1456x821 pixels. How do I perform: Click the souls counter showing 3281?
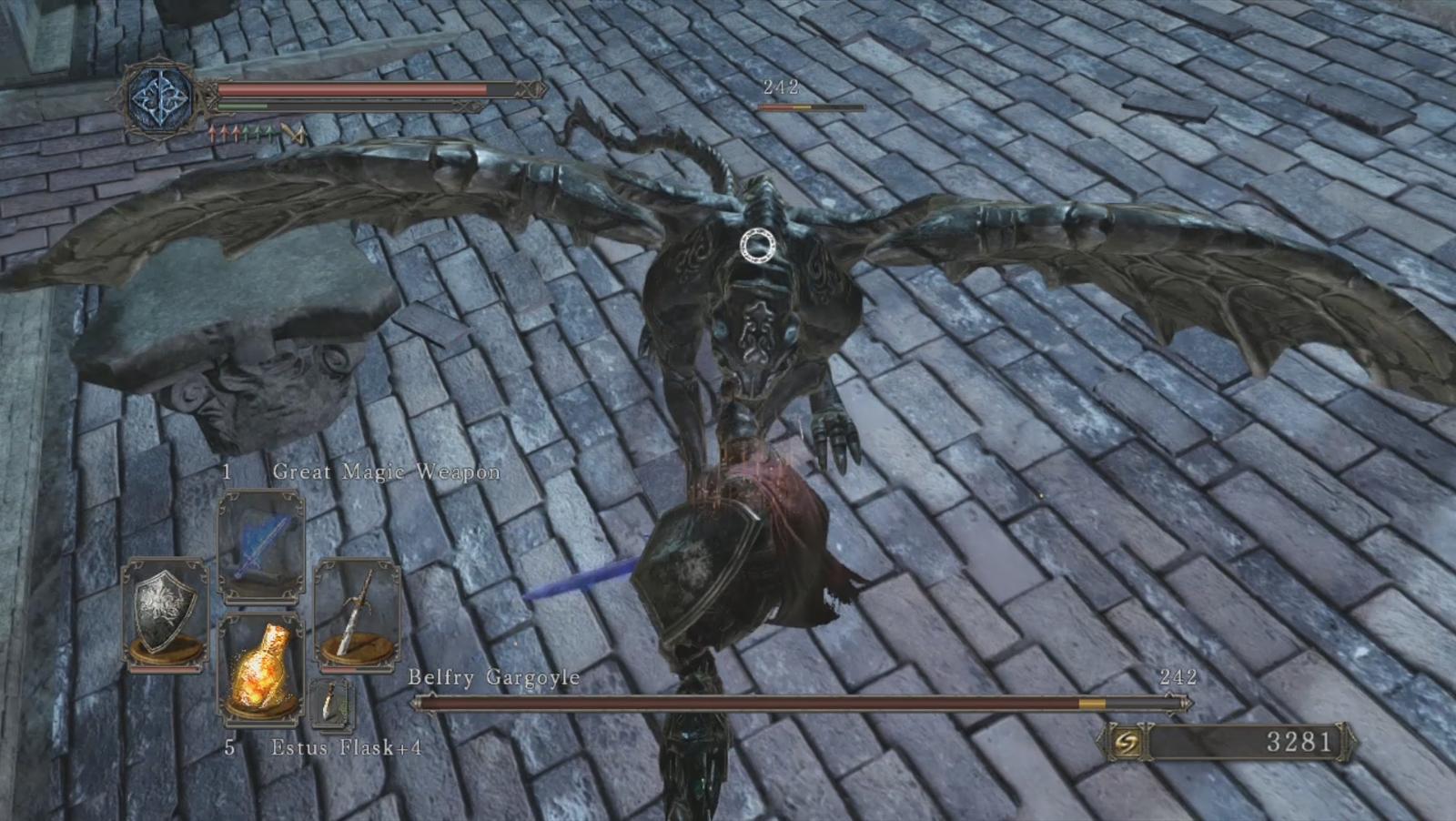pos(1299,742)
